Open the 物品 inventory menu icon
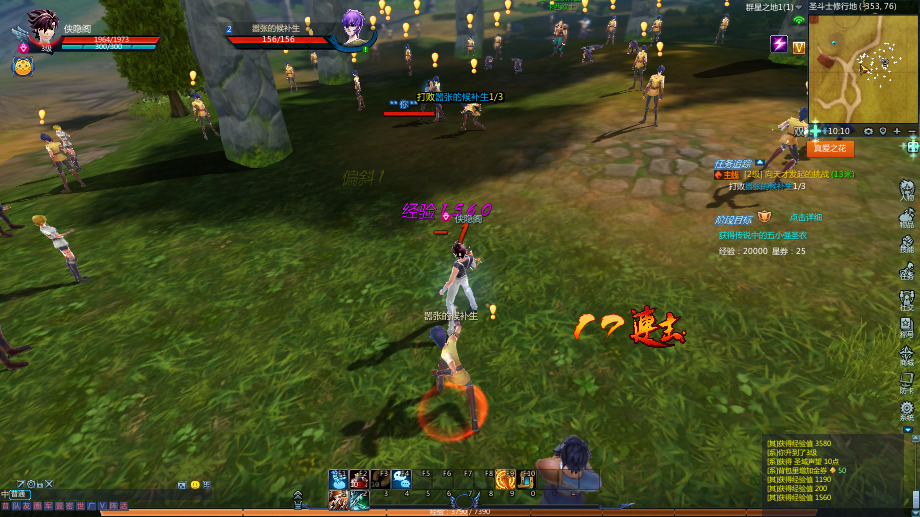Image resolution: width=920 pixels, height=517 pixels. tap(906, 217)
